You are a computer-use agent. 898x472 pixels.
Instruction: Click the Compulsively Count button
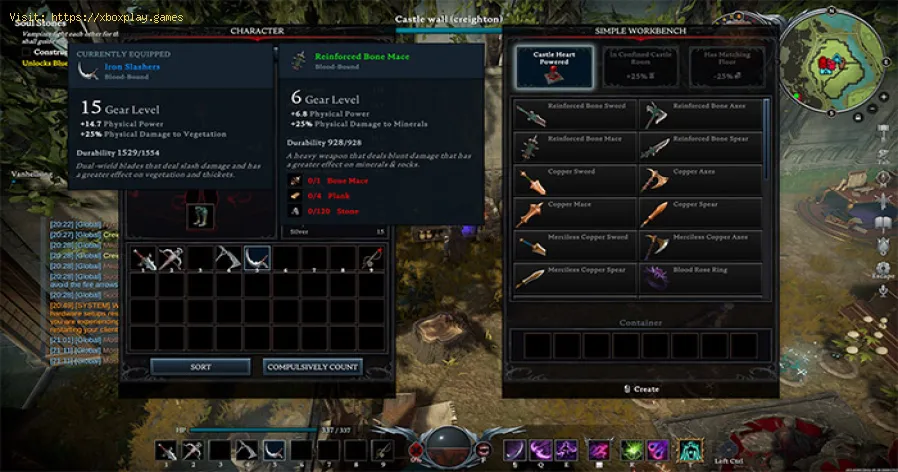pyautogui.click(x=313, y=367)
